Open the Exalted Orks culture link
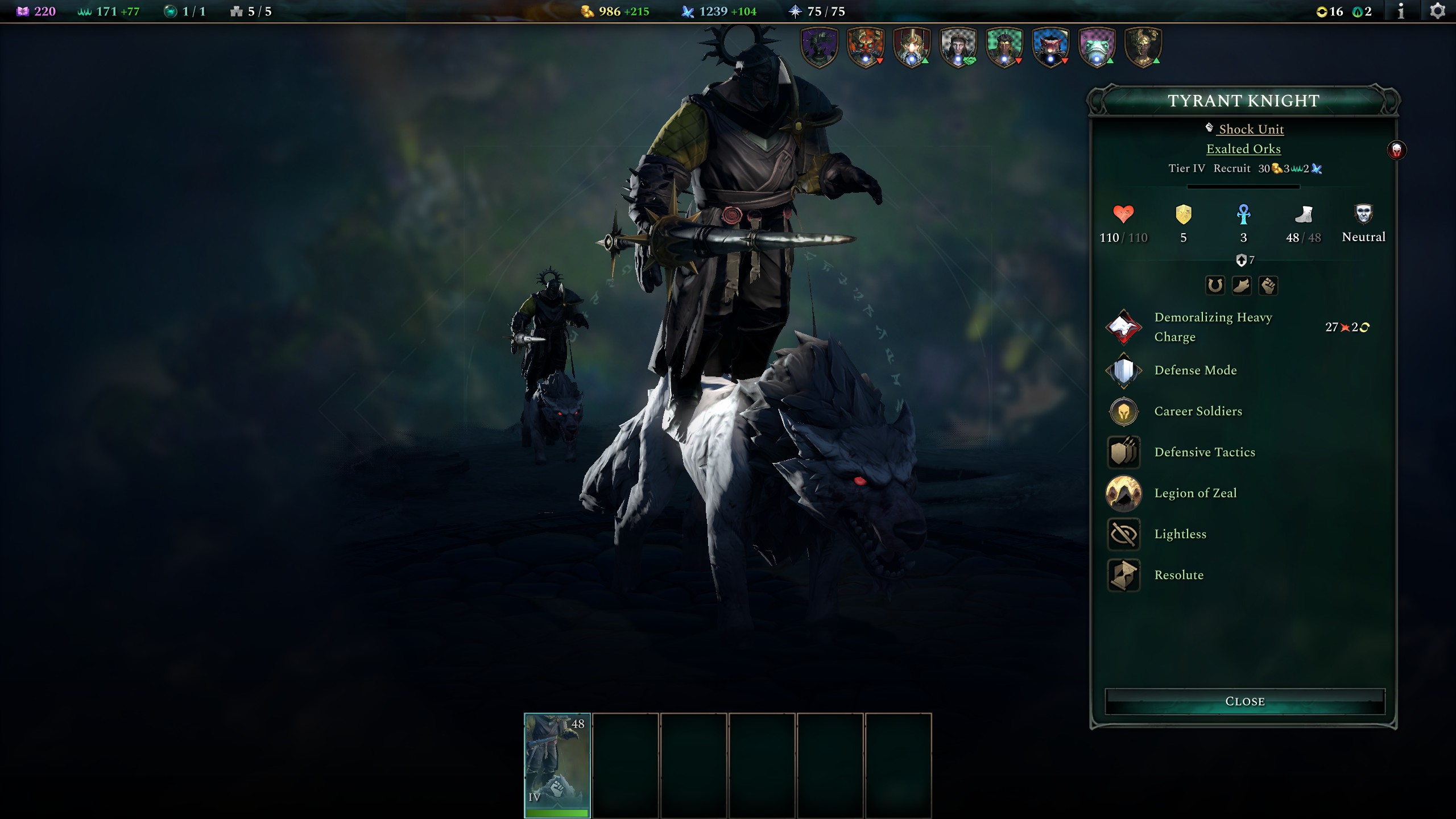The width and height of the screenshot is (1456, 819). point(1245,148)
